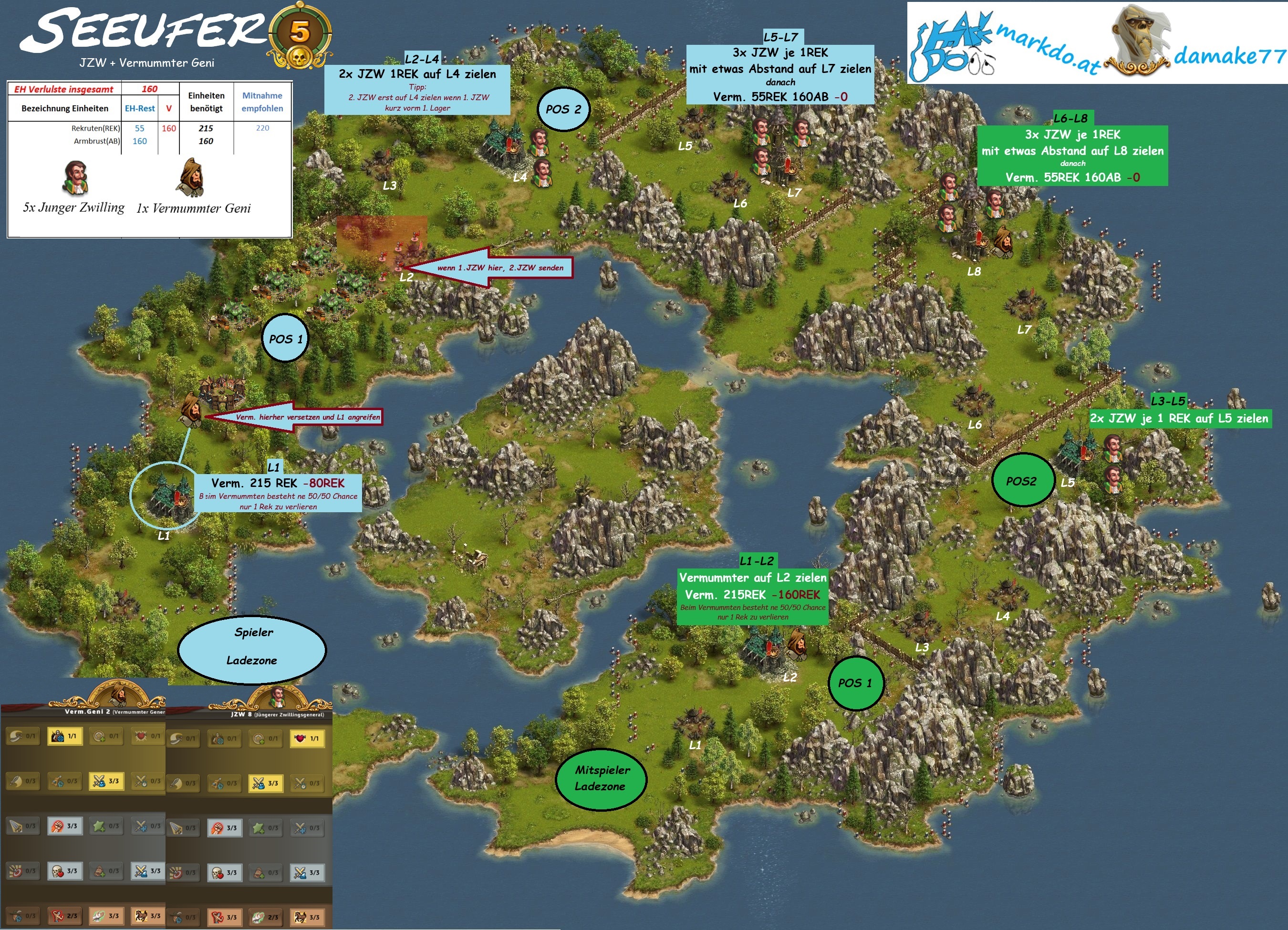The width and height of the screenshot is (1288, 930).
Task: Select the red fist skill in Verm.Geni 2
Action: (64, 826)
